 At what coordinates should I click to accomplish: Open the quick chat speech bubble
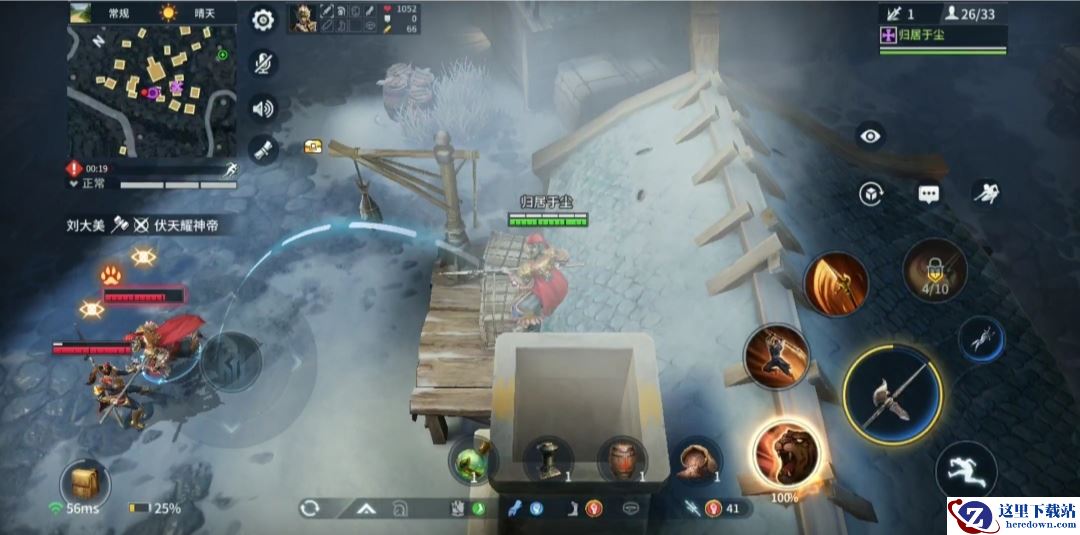click(x=929, y=194)
